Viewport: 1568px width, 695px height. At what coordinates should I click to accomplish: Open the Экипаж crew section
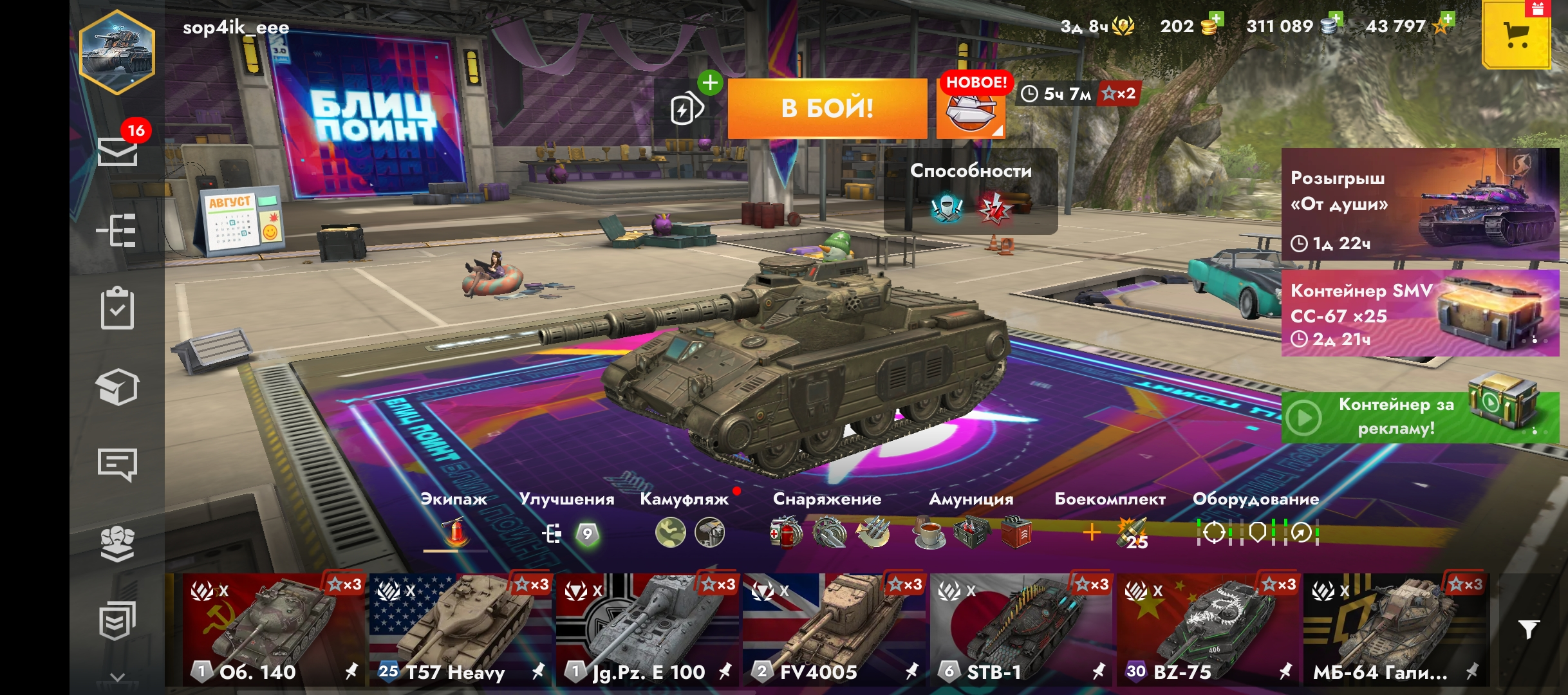tap(454, 521)
